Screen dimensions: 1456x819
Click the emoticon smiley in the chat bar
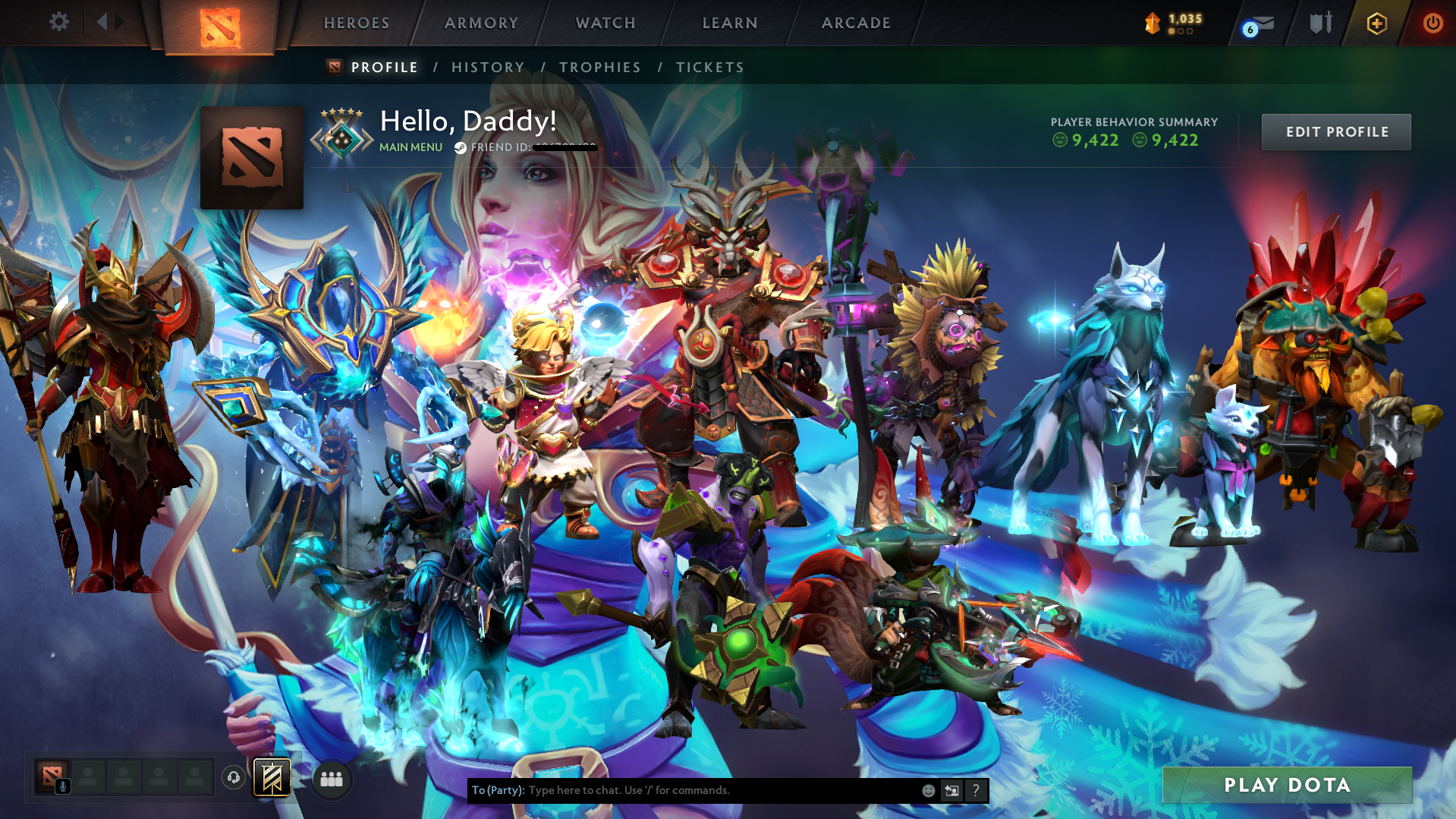click(x=928, y=790)
